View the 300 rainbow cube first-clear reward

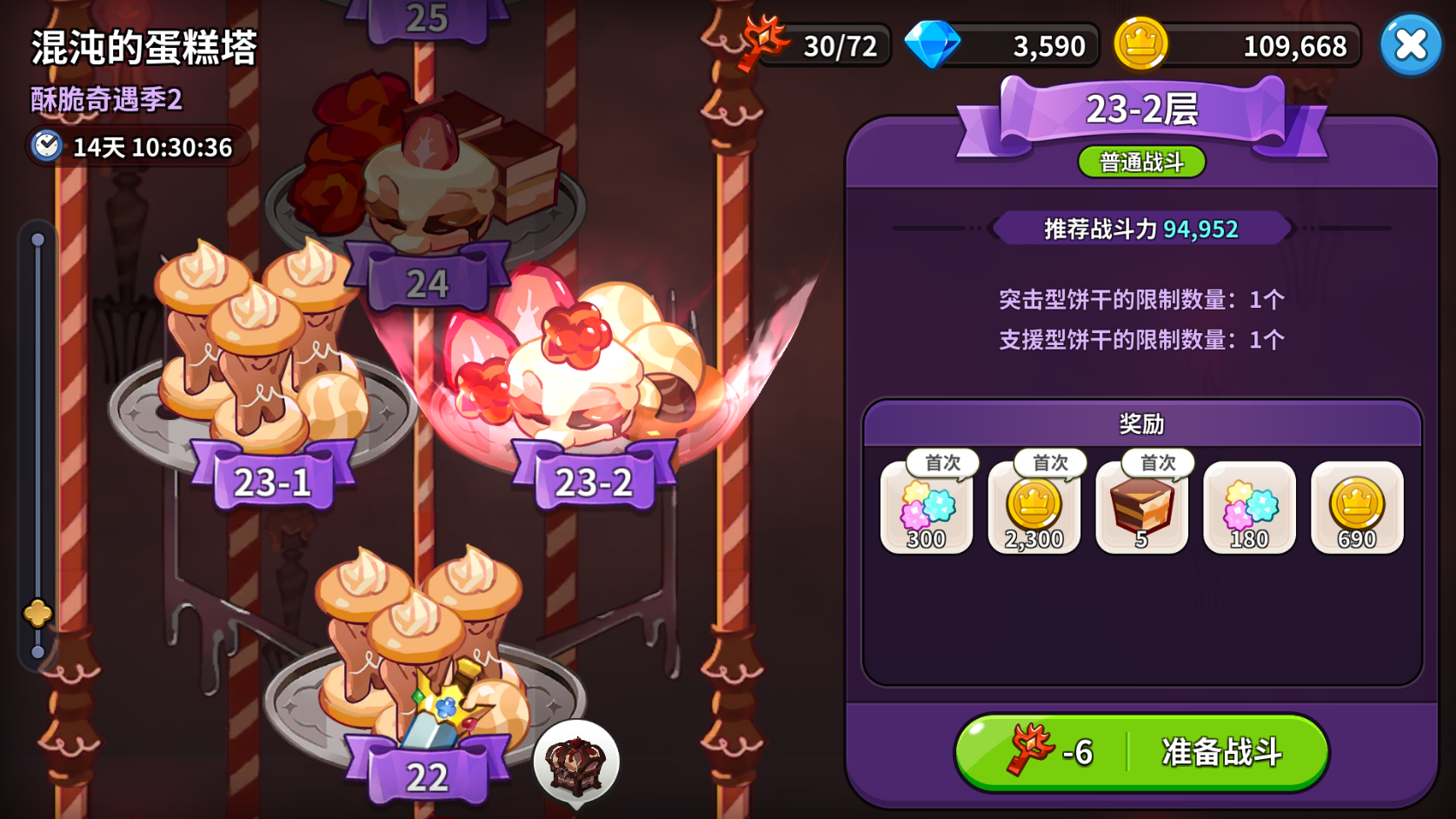[927, 509]
